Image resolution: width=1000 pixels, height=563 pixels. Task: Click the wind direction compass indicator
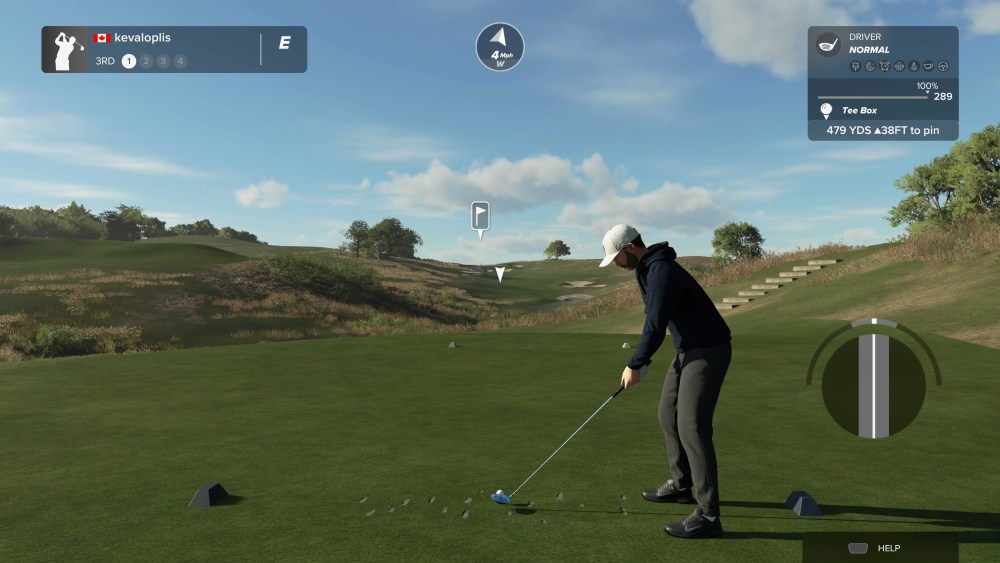[499, 46]
